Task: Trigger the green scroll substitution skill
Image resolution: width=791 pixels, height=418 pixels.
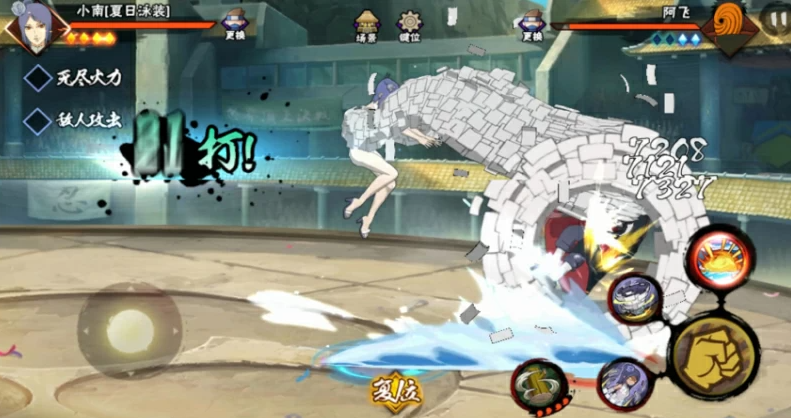Action: click(540, 386)
